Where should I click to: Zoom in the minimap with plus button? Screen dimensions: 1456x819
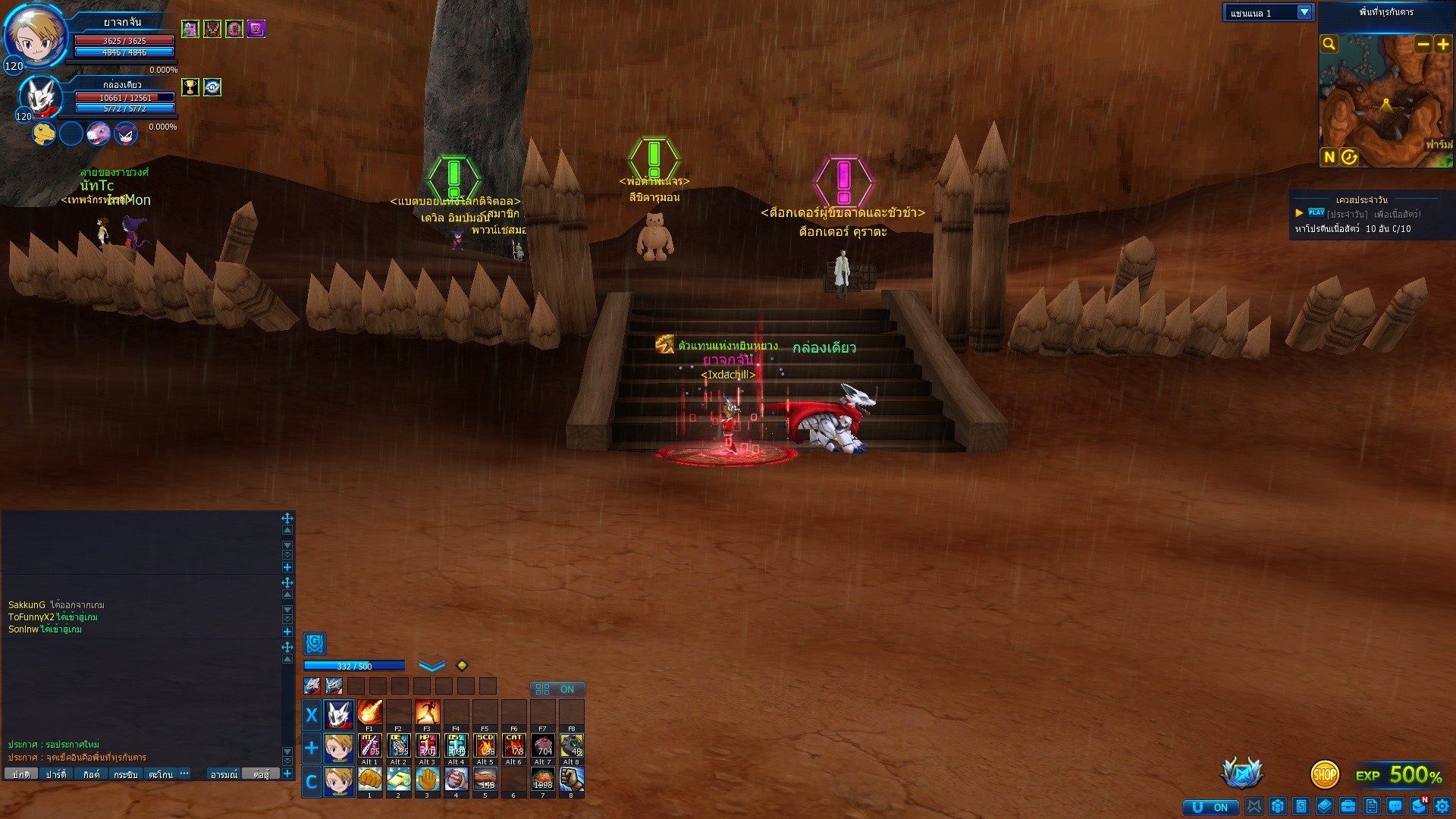pos(1443,44)
